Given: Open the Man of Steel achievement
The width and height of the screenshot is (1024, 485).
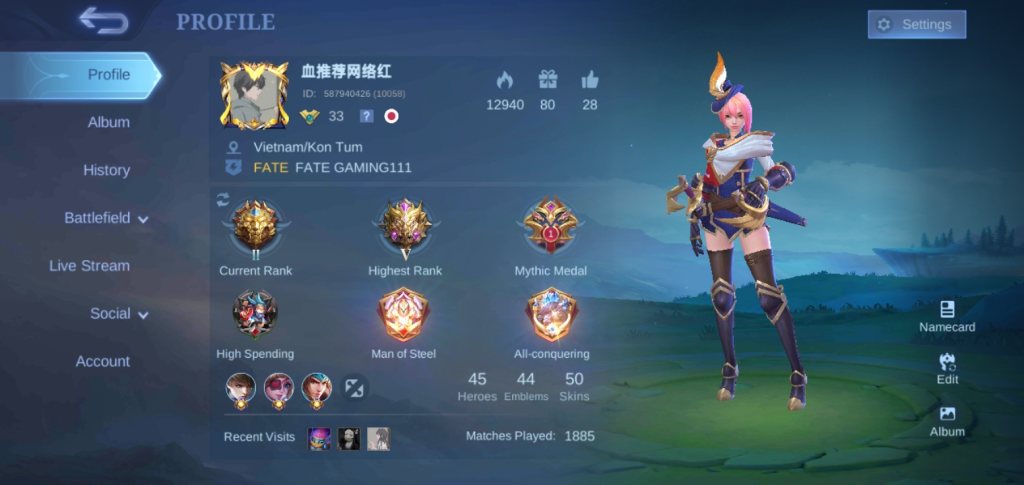Looking at the screenshot, I should click(x=403, y=314).
